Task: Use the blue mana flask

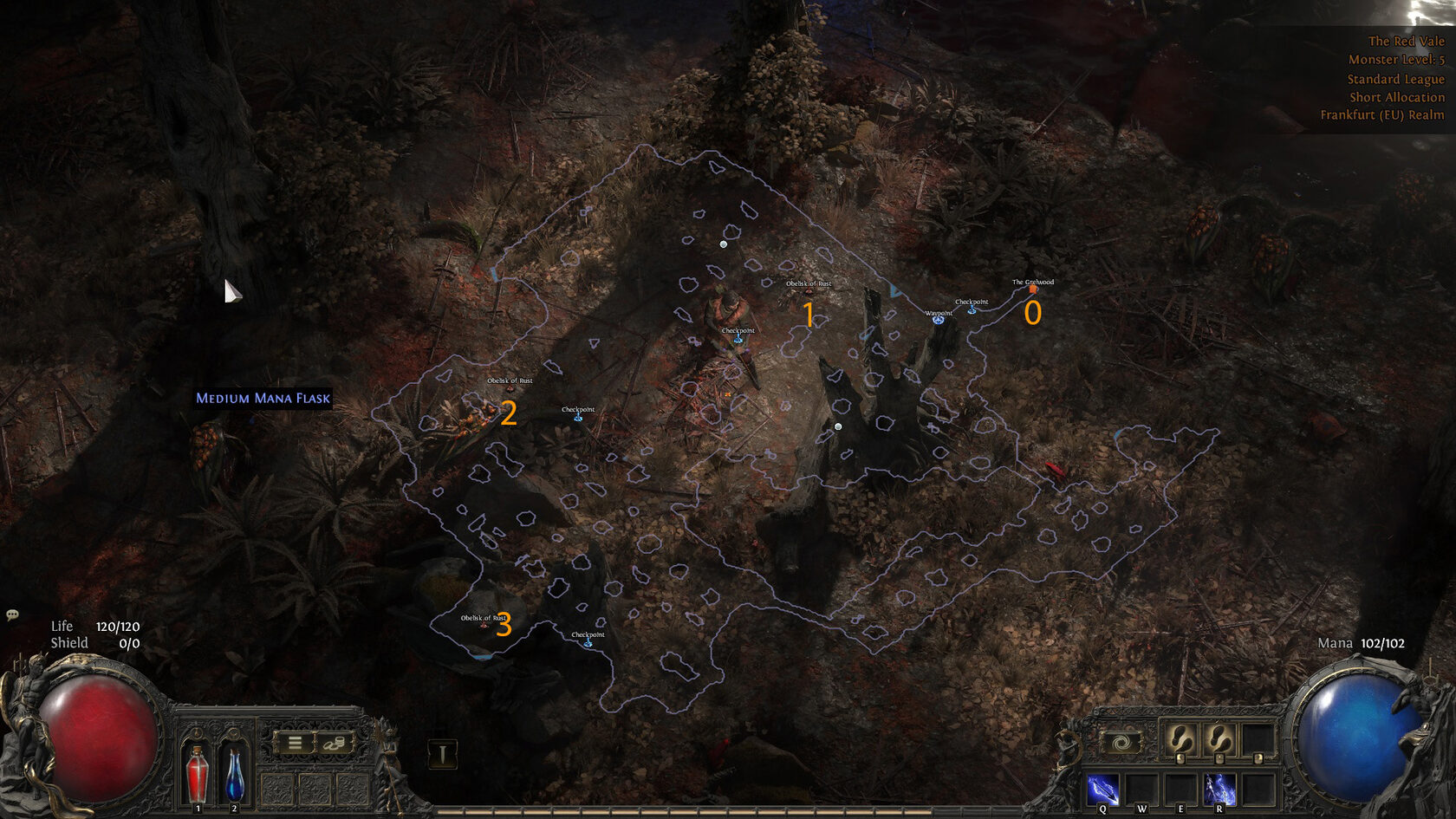Action: 234,772
